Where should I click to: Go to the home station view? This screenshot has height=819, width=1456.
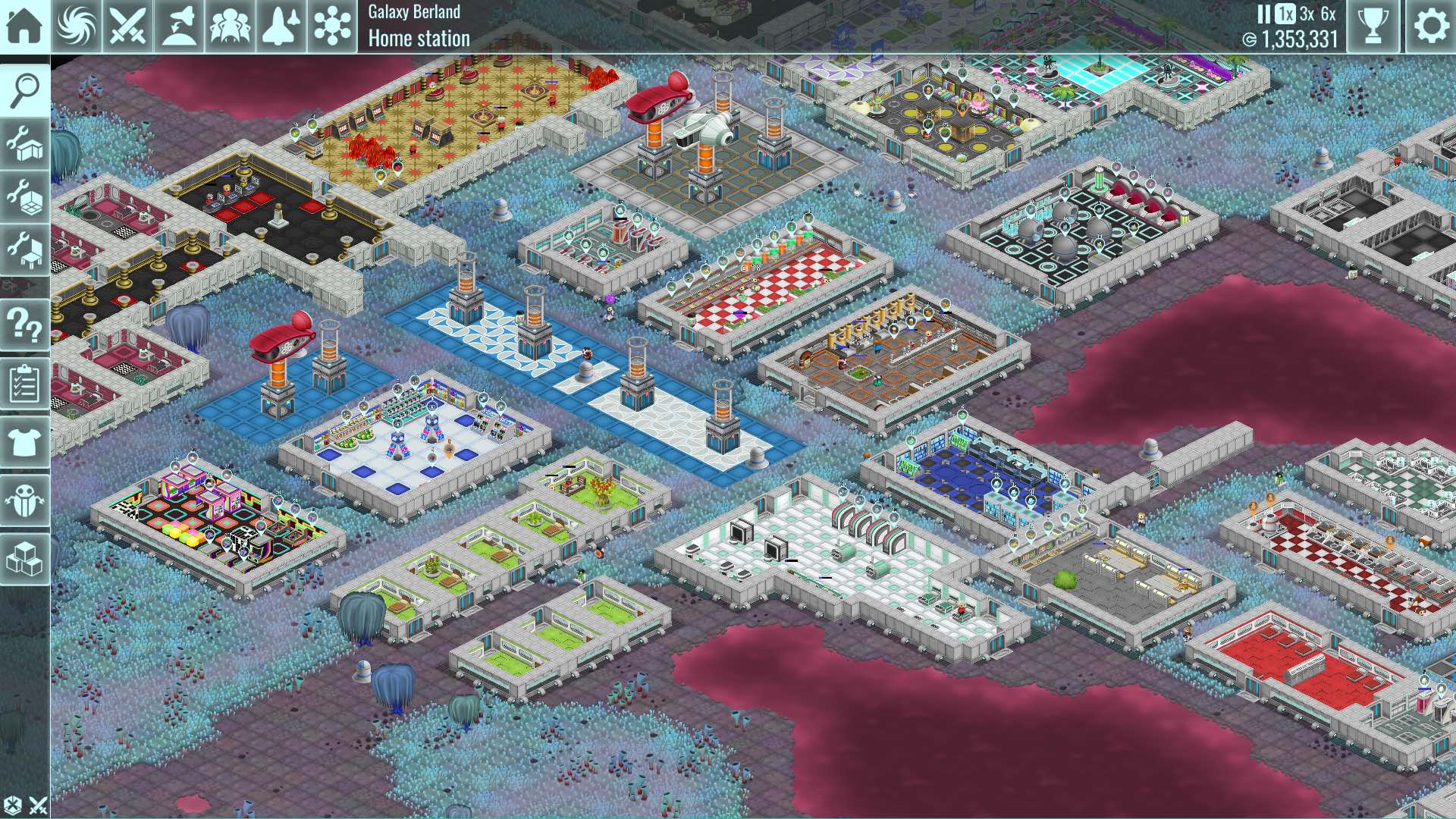click(24, 26)
